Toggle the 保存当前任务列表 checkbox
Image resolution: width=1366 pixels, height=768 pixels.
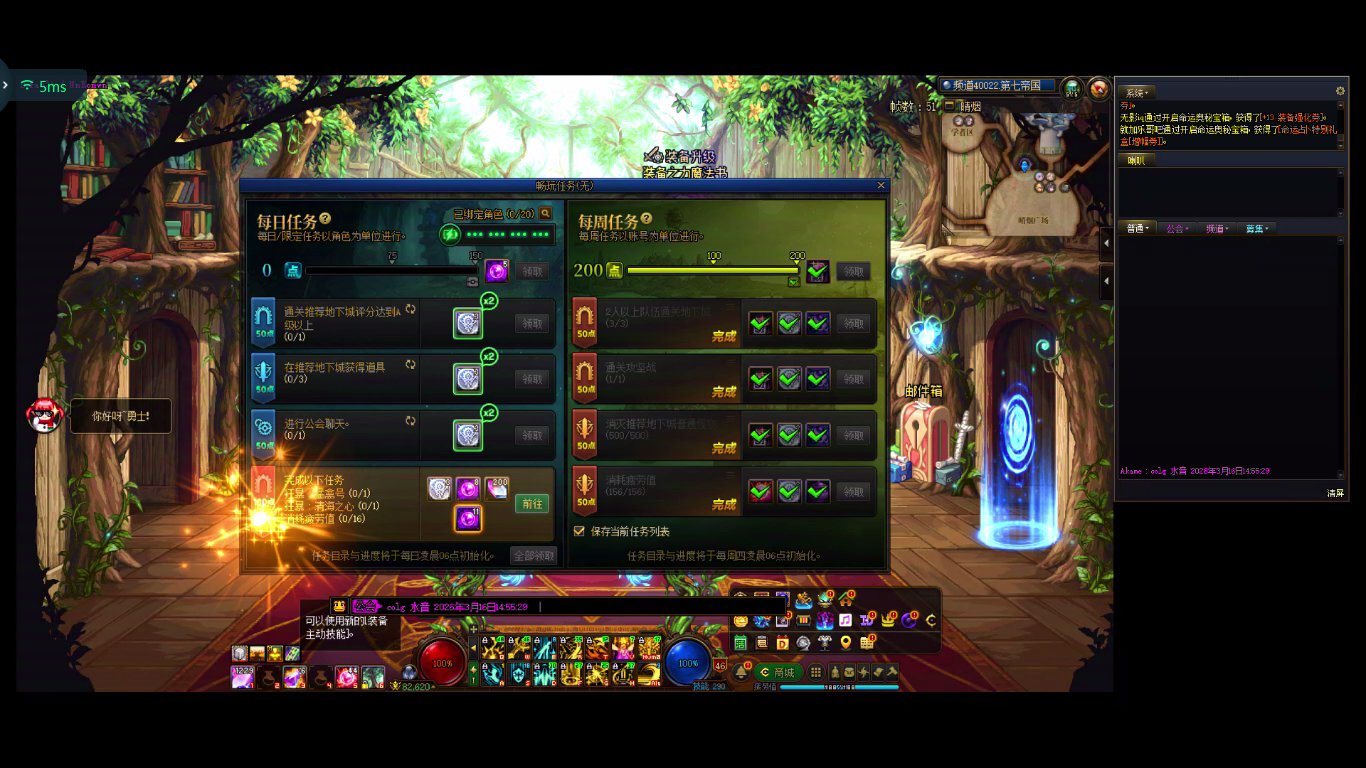click(580, 531)
